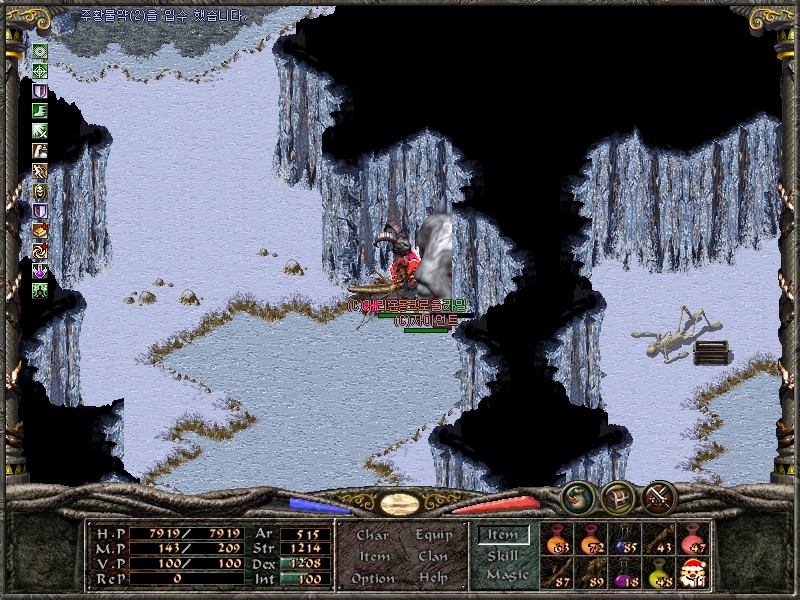
Task: Click the skull buff icon
Action: pos(40,190)
